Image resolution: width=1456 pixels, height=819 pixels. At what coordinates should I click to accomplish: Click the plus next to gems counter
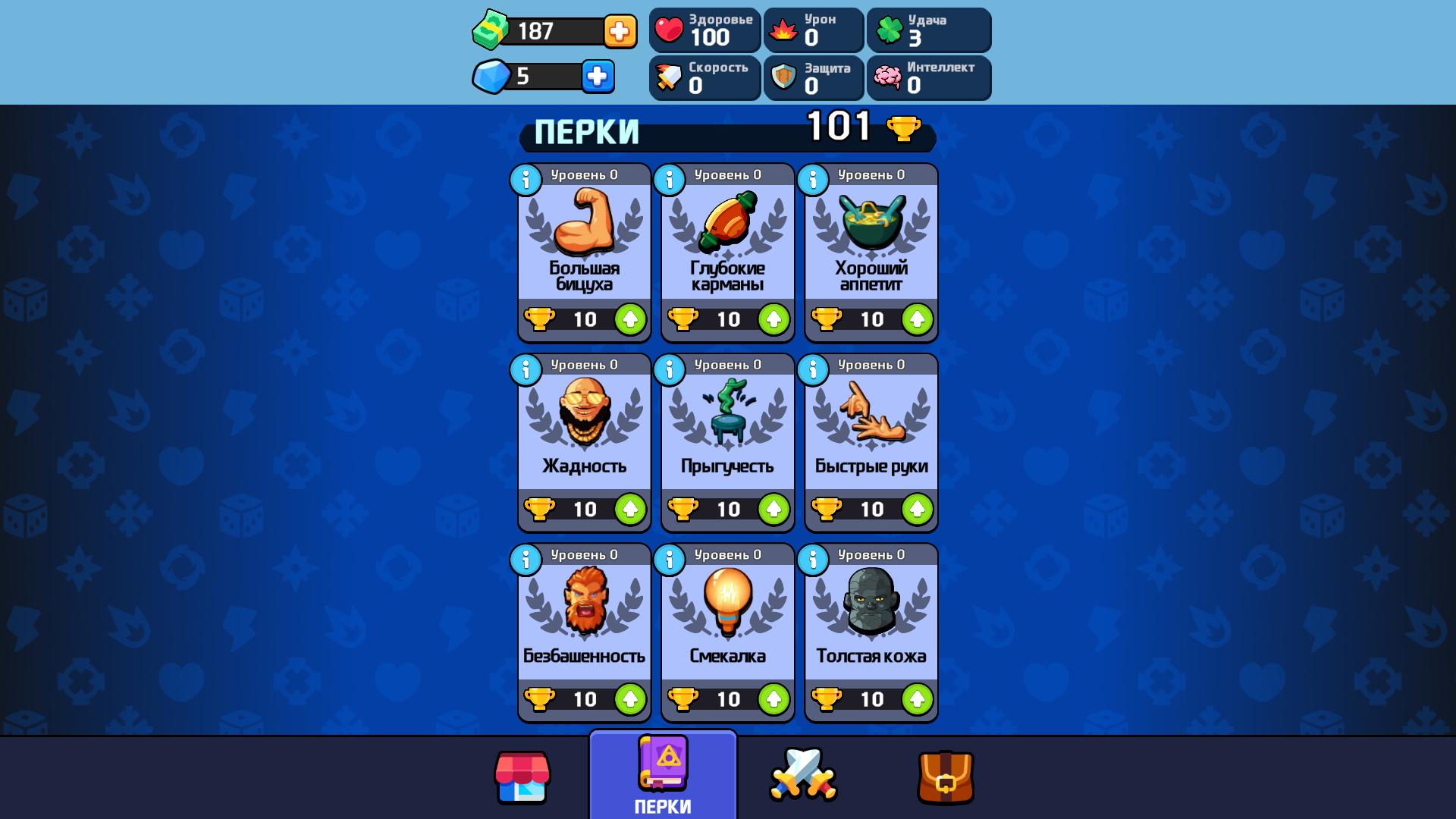(598, 76)
